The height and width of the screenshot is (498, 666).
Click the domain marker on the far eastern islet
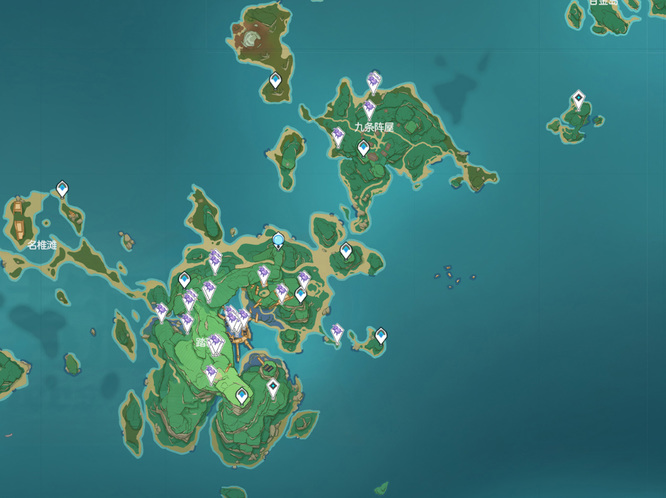point(577,99)
